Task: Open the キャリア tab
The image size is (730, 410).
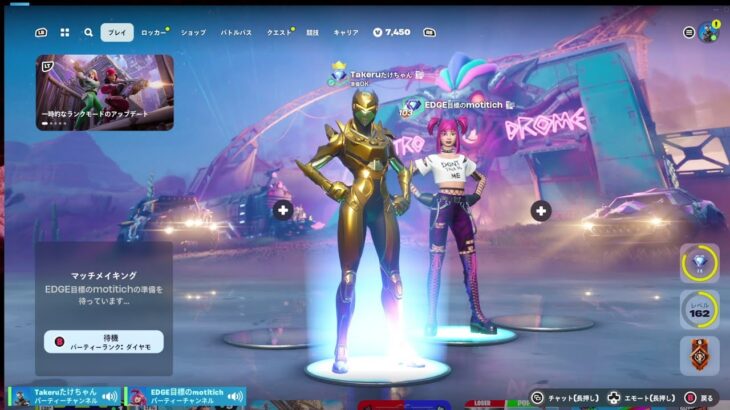Action: 346,32
